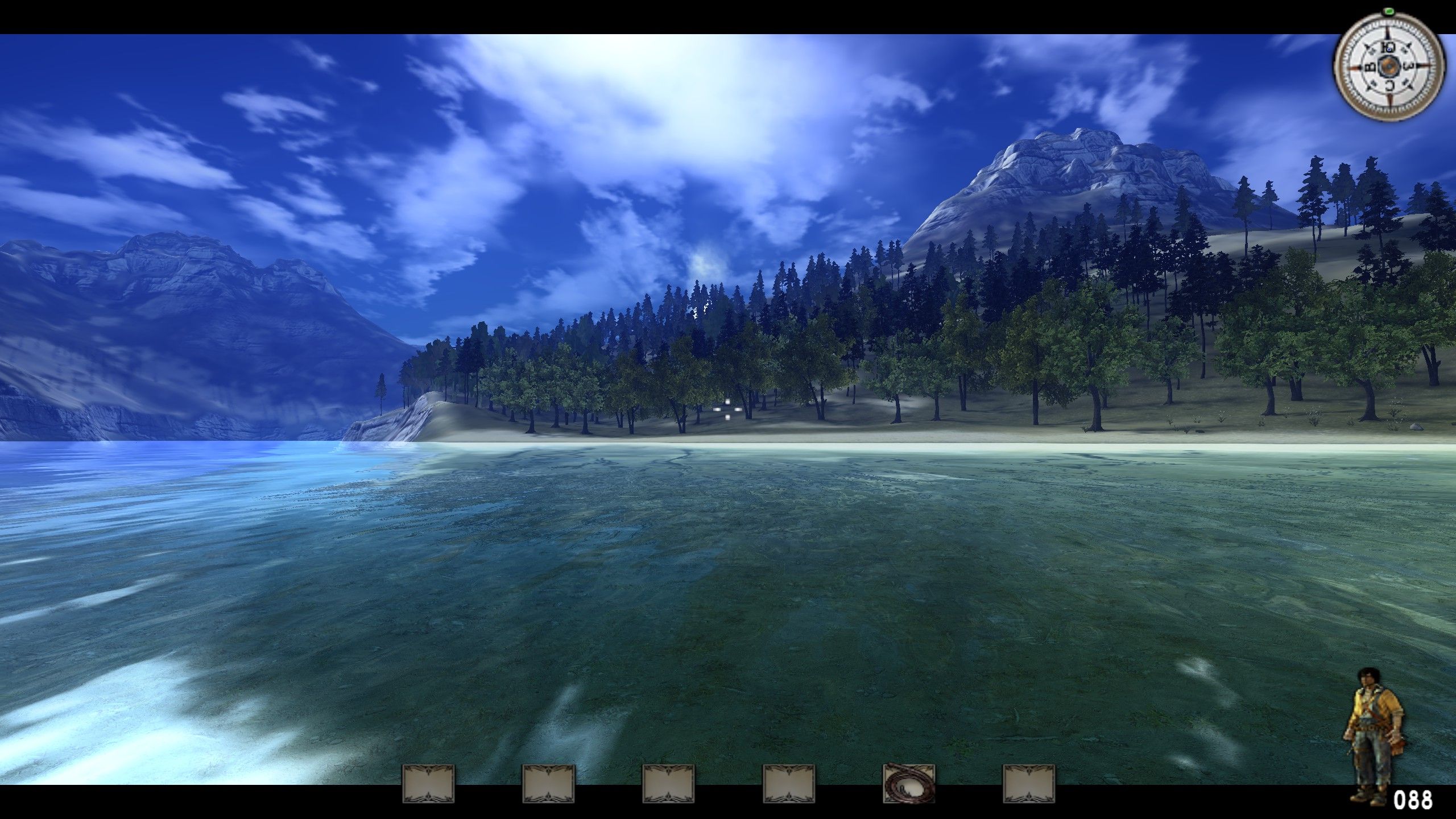The image size is (1456, 819).
Task: Click the З letter on the compass rim
Action: pos(1409,65)
